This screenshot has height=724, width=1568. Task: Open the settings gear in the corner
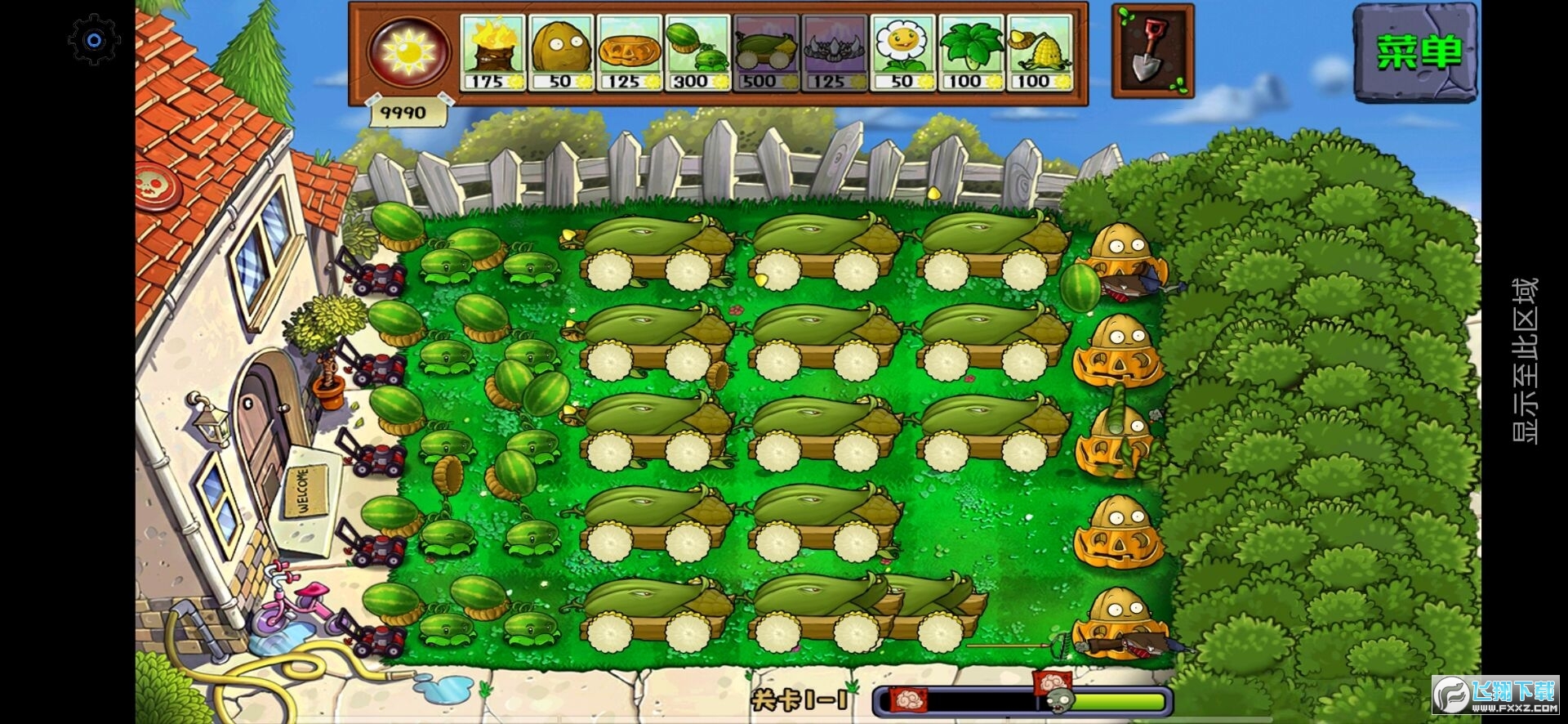pos(92,38)
